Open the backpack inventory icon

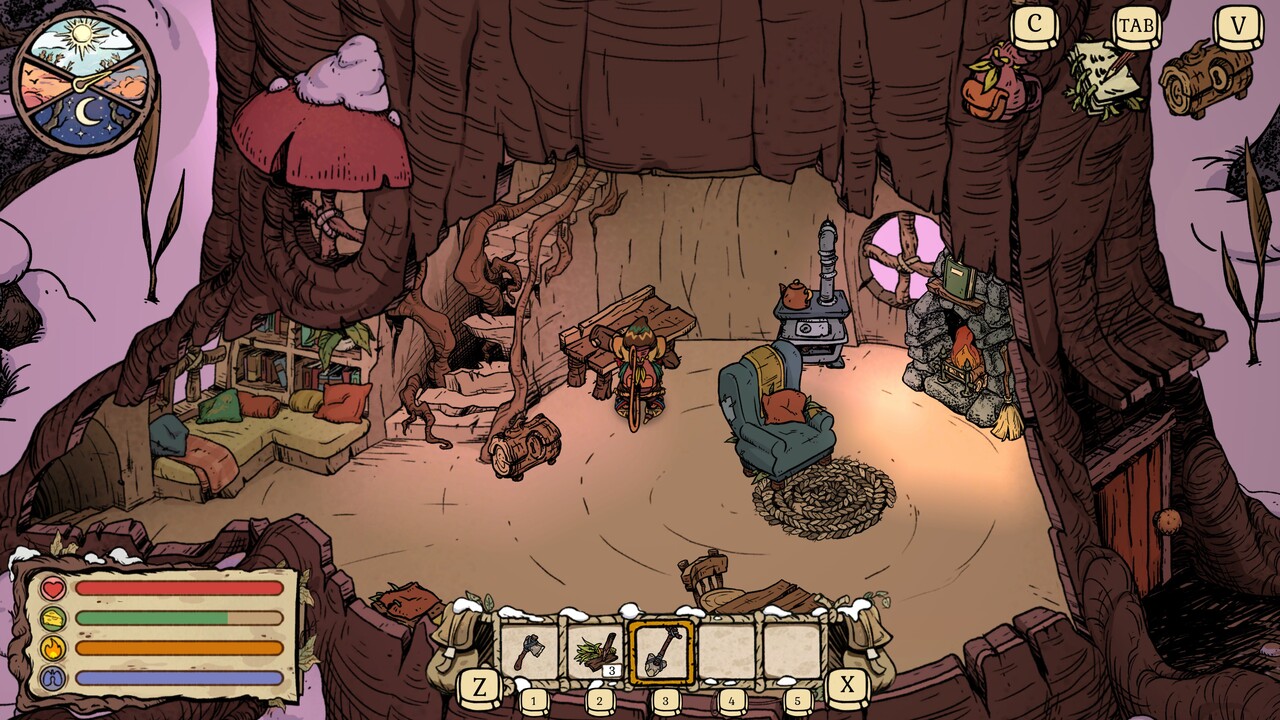998,84
